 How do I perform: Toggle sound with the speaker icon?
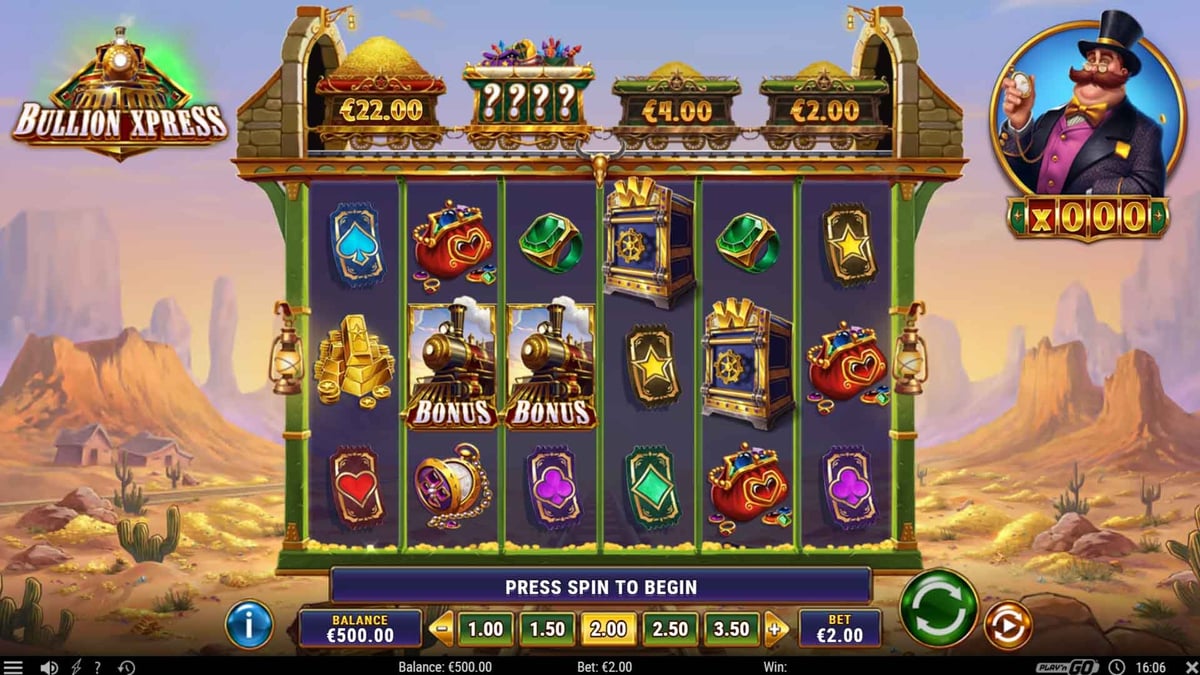point(47,667)
